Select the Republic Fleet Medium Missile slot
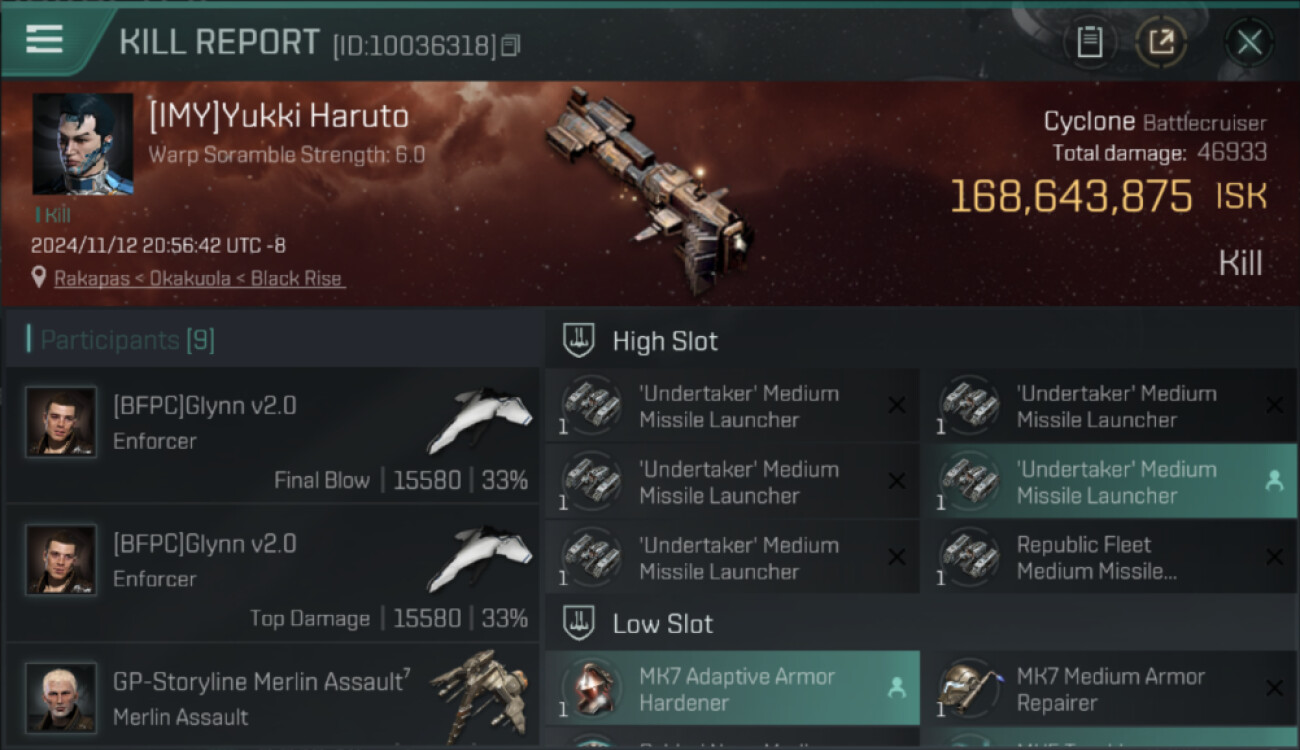This screenshot has height=750, width=1300. 1108,558
